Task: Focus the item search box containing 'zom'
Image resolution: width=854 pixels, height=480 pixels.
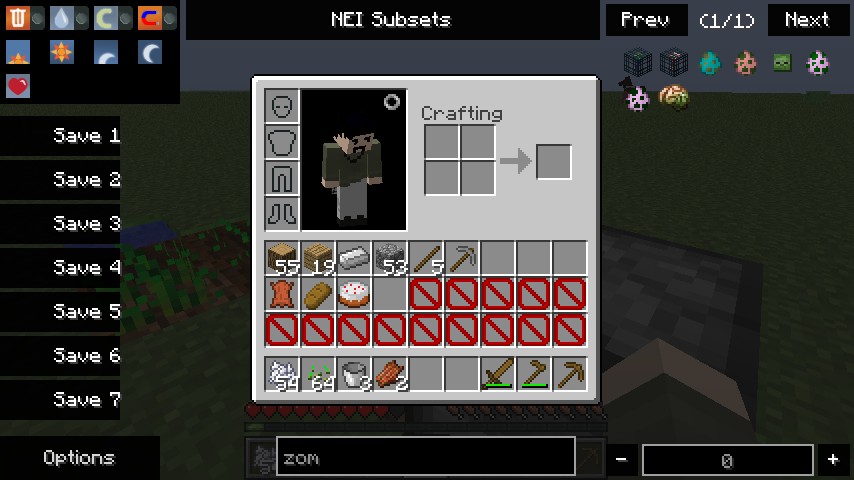Action: (425, 457)
